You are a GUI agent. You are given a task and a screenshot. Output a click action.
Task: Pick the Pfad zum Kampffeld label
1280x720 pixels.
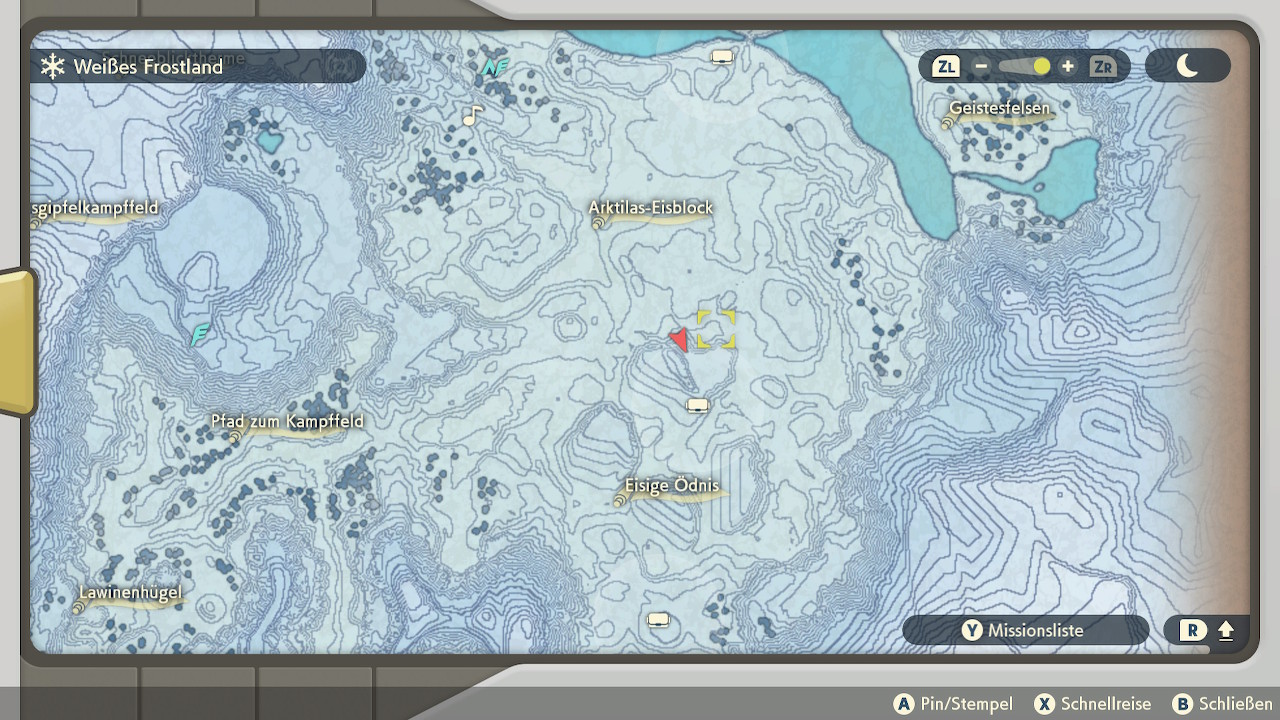[287, 422]
